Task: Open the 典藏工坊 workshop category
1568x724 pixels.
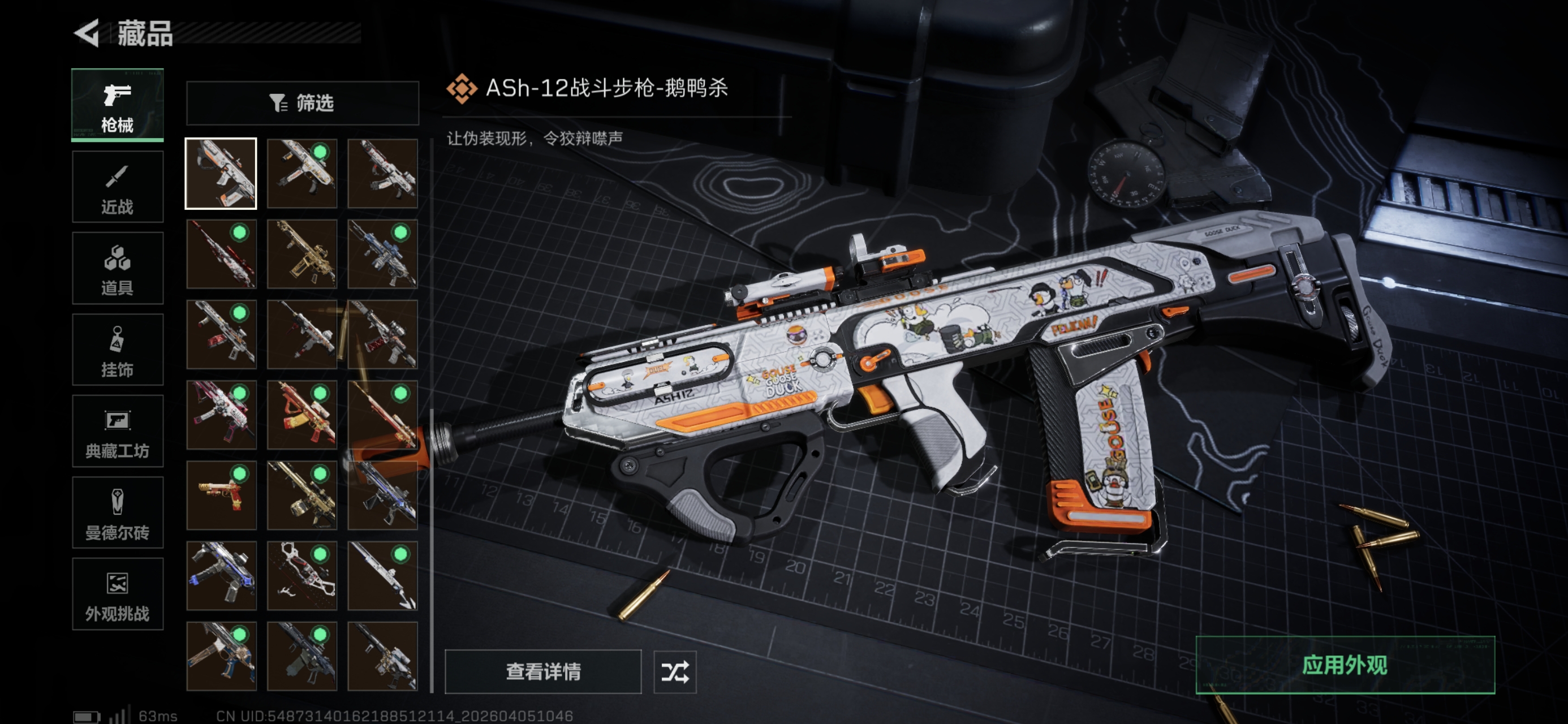Action: [x=118, y=431]
